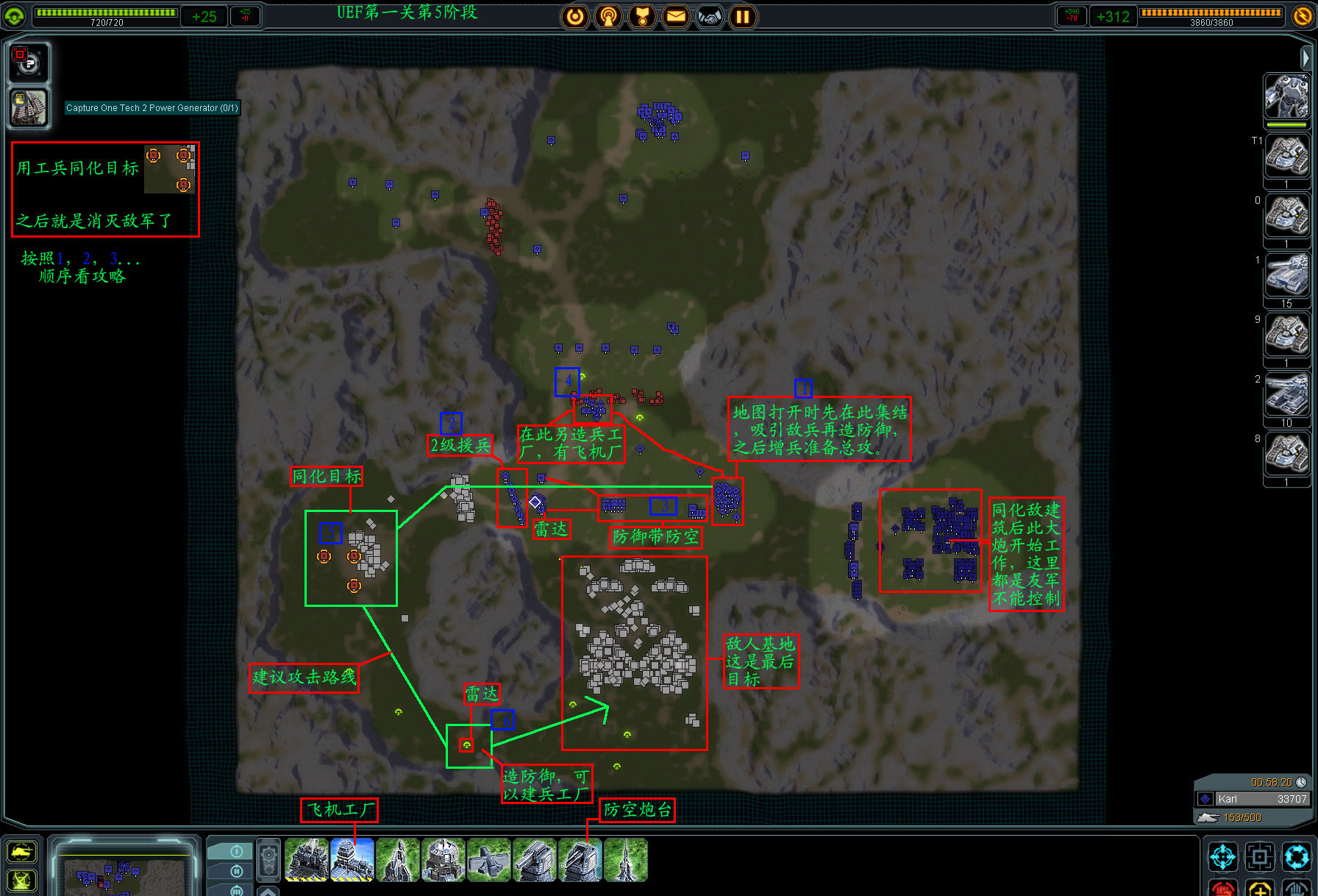1318x896 pixels.
Task: Expand the right-side collapse arrow
Action: [1305, 57]
